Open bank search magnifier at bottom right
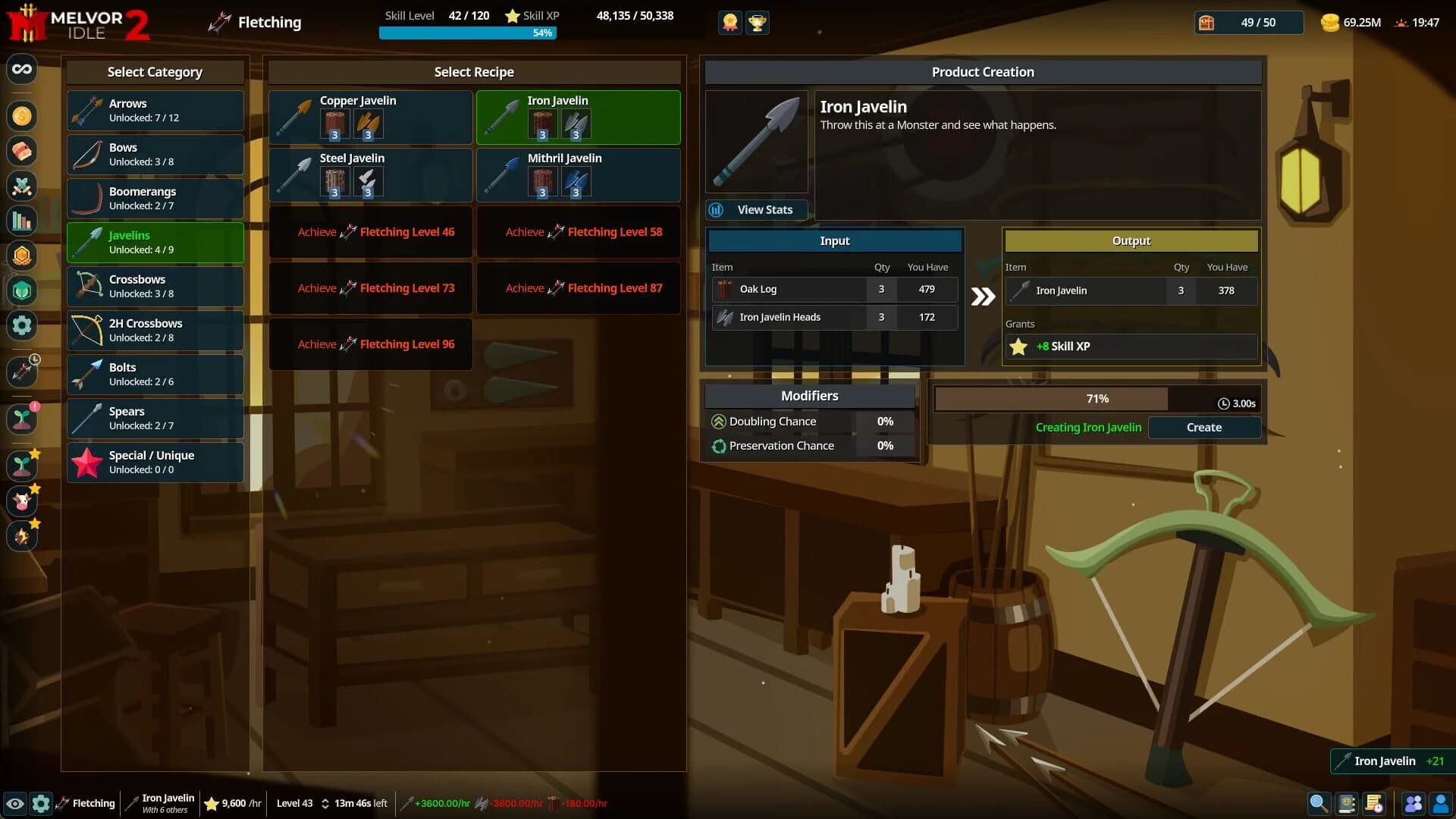Screen dimensions: 1456x819 coord(1319,803)
